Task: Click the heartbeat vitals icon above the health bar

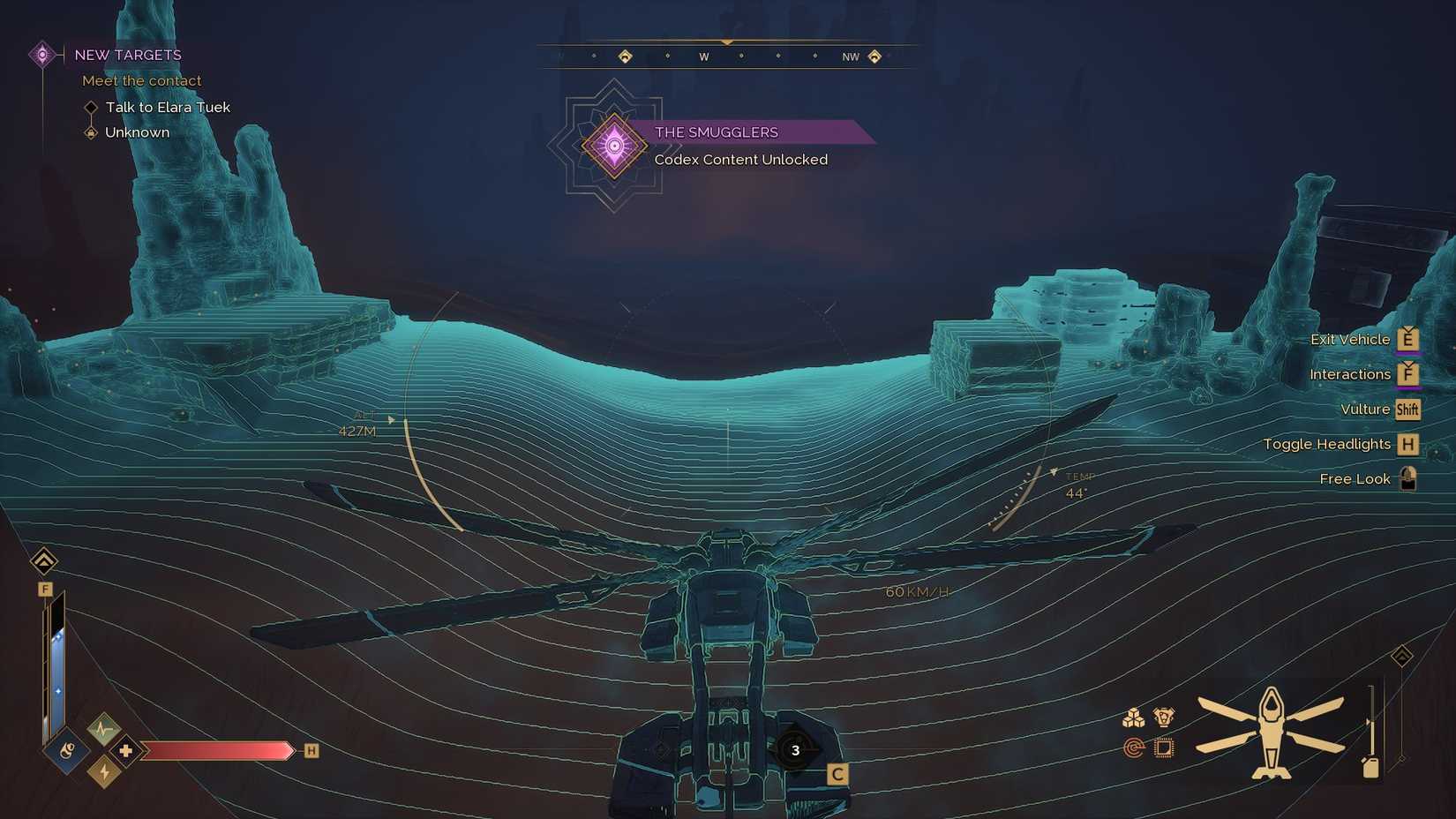Action: tap(103, 728)
